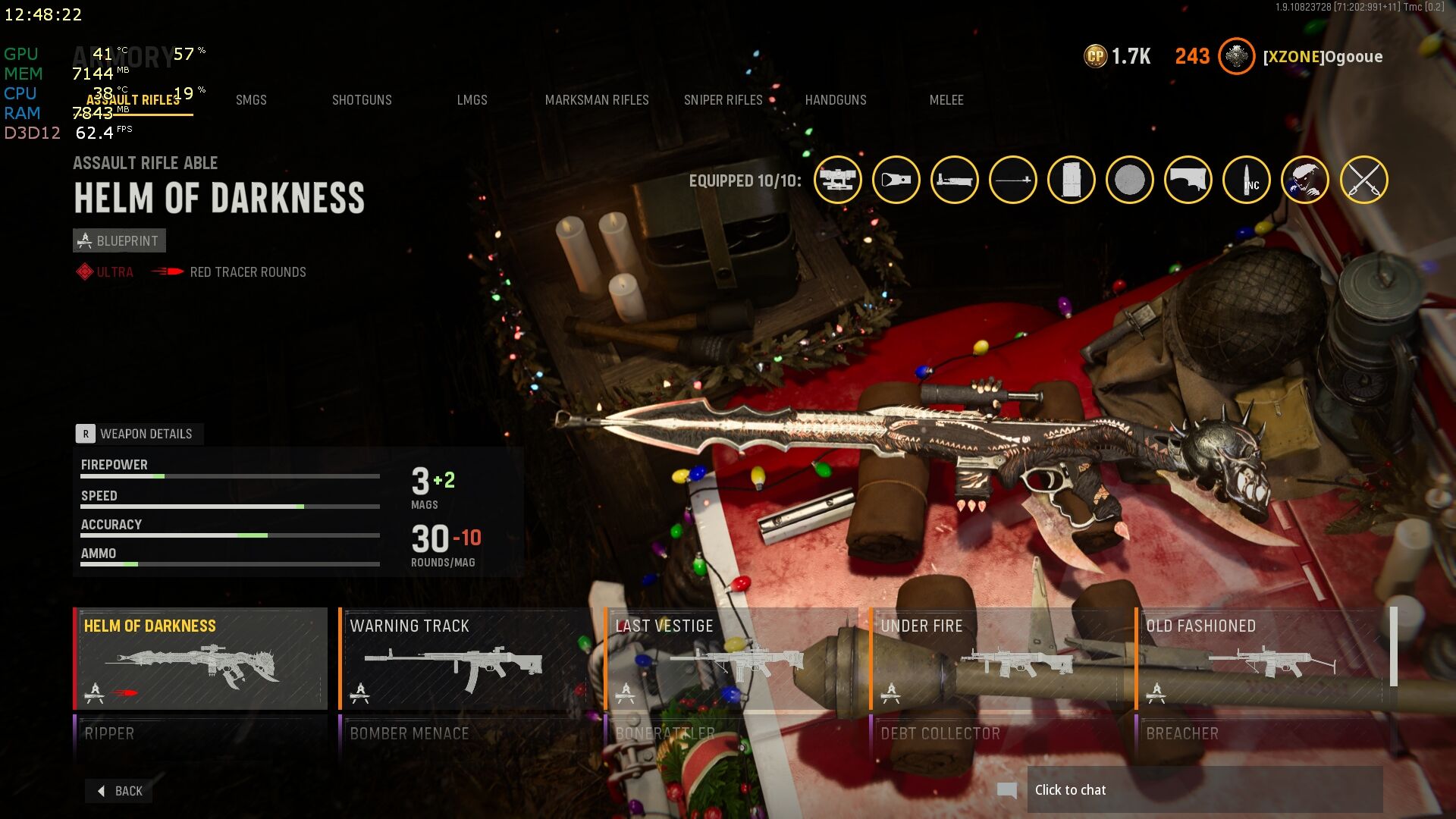Select the equipped ammunition bullet icon
Viewport: 1456px width, 819px height.
click(1247, 180)
